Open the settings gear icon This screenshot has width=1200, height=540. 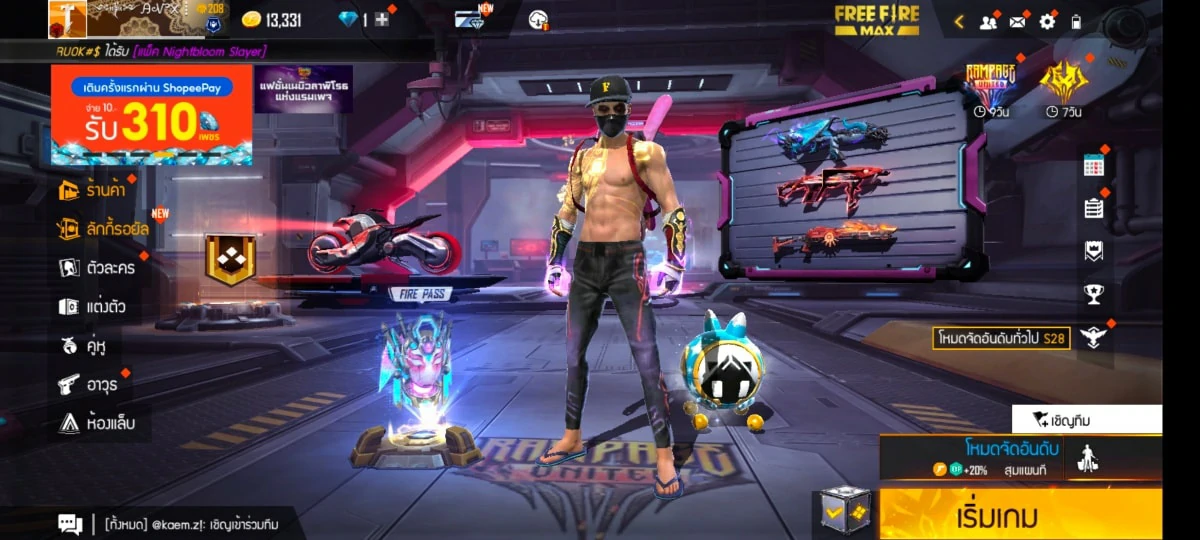click(x=1047, y=21)
